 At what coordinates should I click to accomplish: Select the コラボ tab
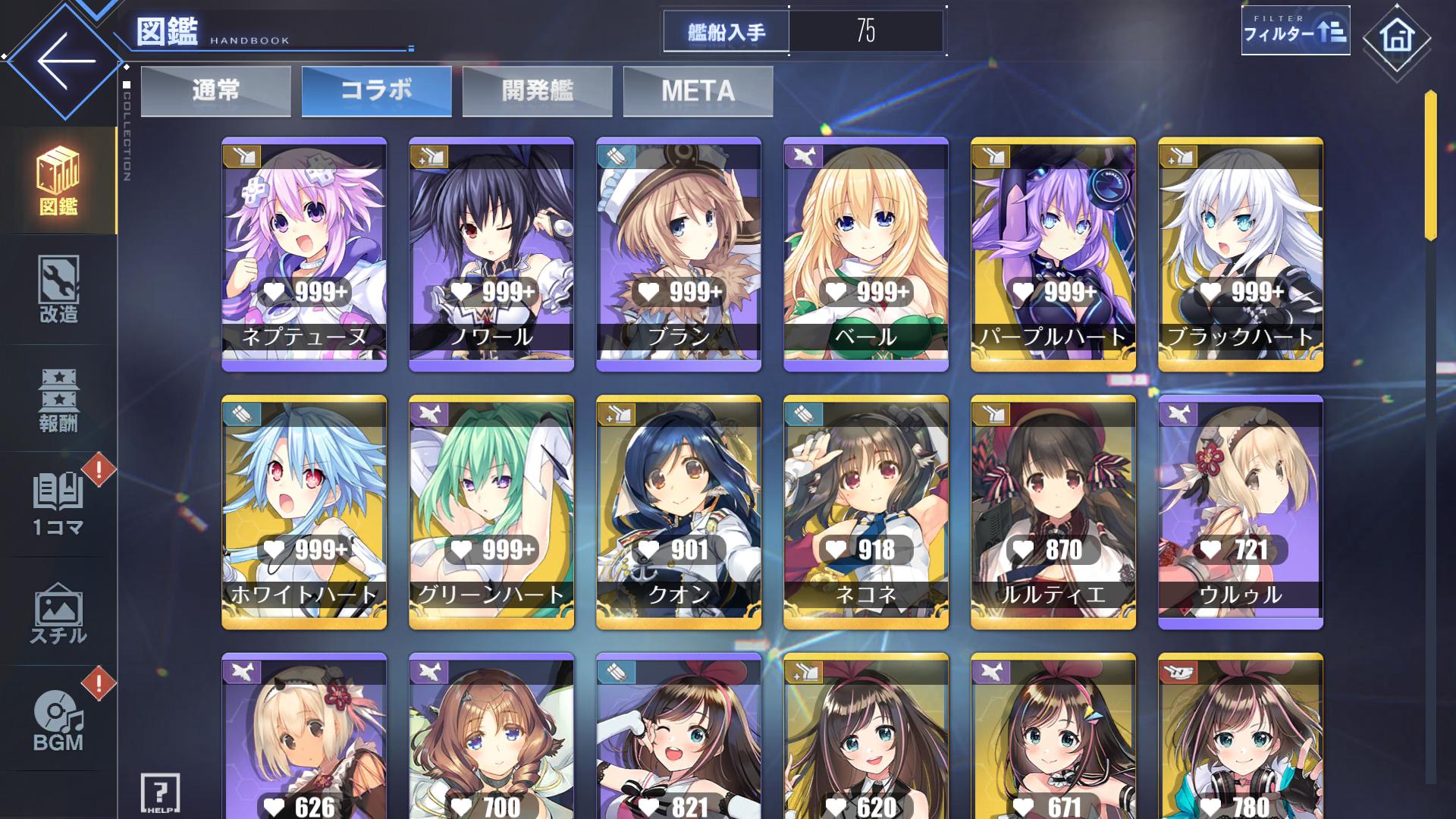376,91
